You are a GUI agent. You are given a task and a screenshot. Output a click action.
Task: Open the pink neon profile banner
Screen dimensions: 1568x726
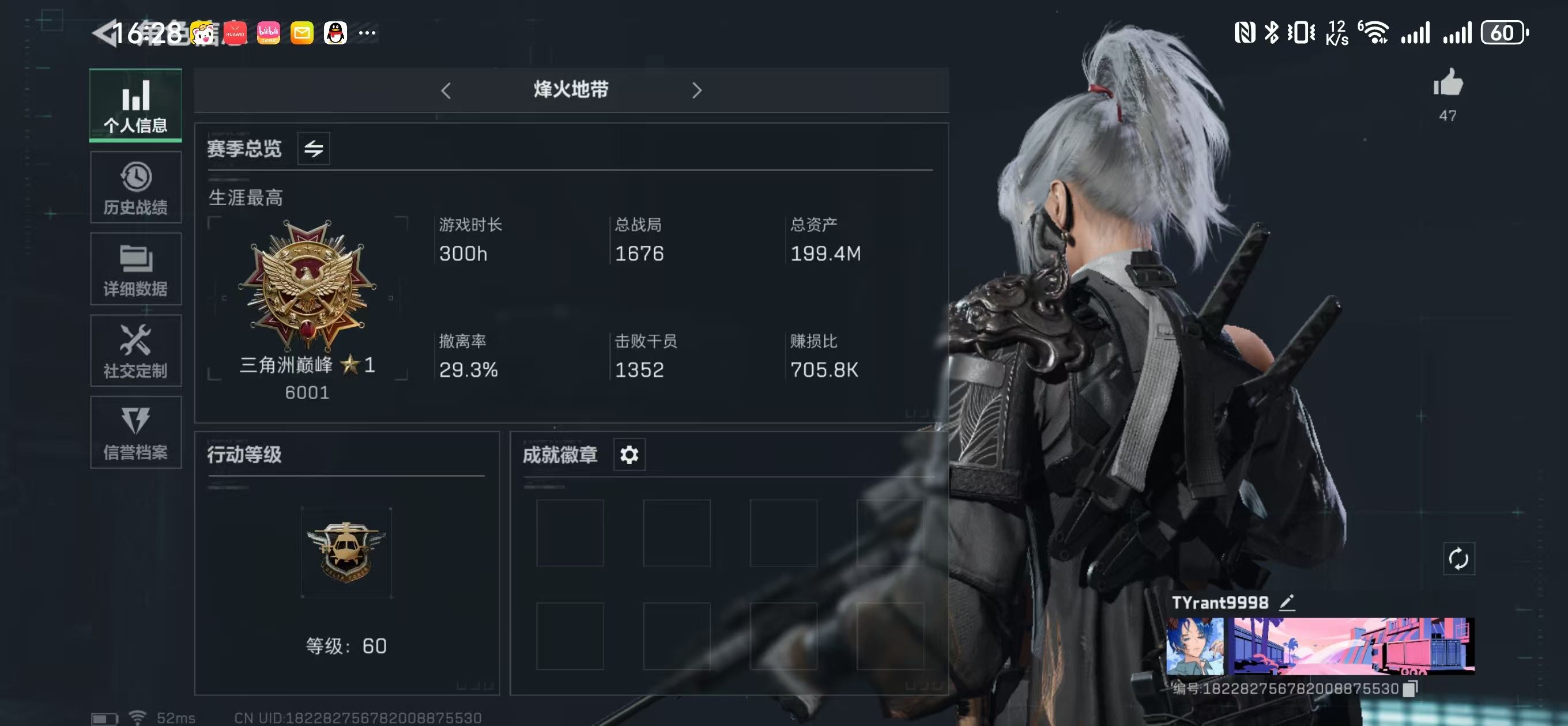click(x=1351, y=646)
